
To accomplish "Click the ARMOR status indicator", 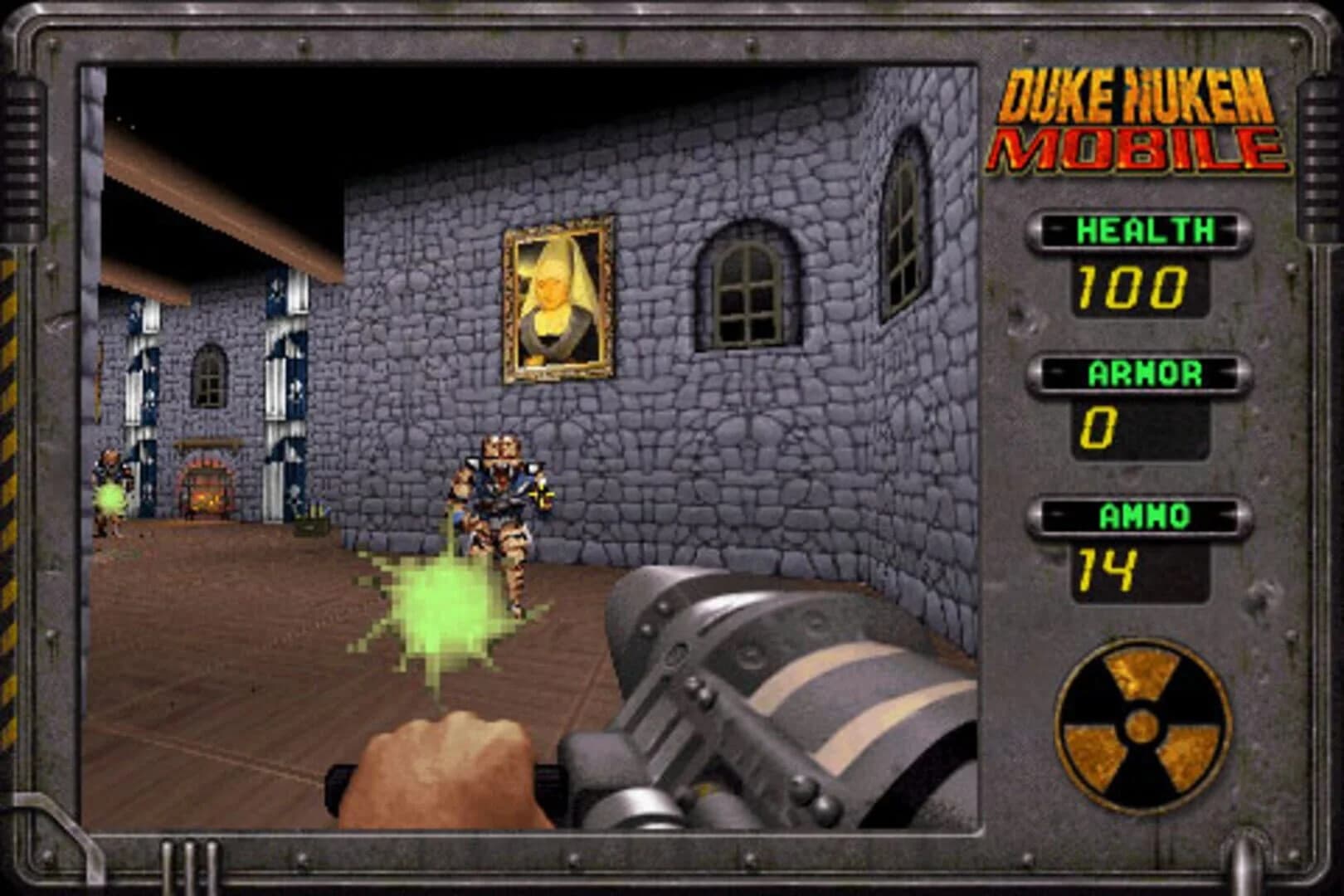I will pyautogui.click(x=1140, y=373).
